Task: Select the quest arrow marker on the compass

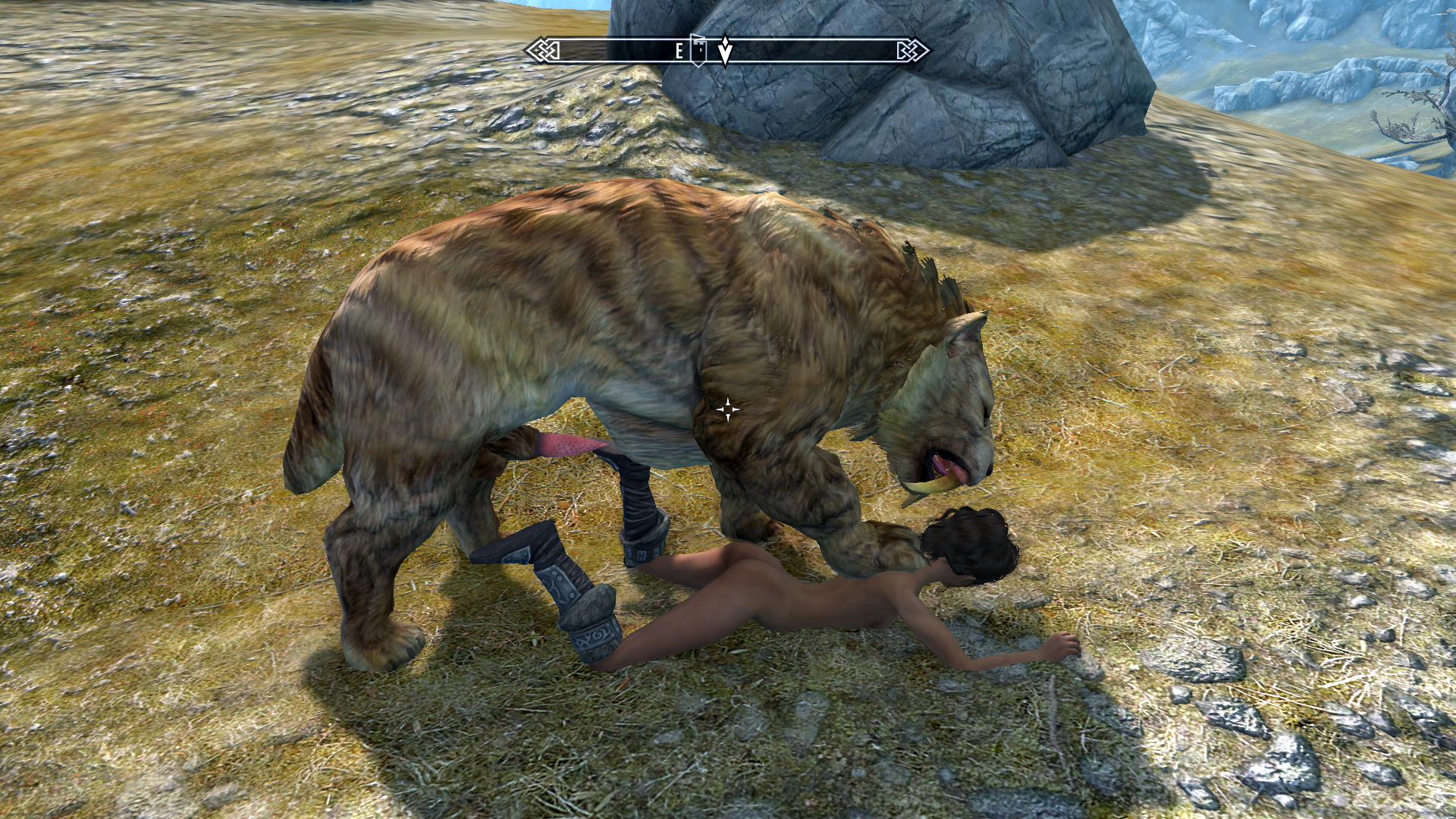Action: tap(725, 51)
